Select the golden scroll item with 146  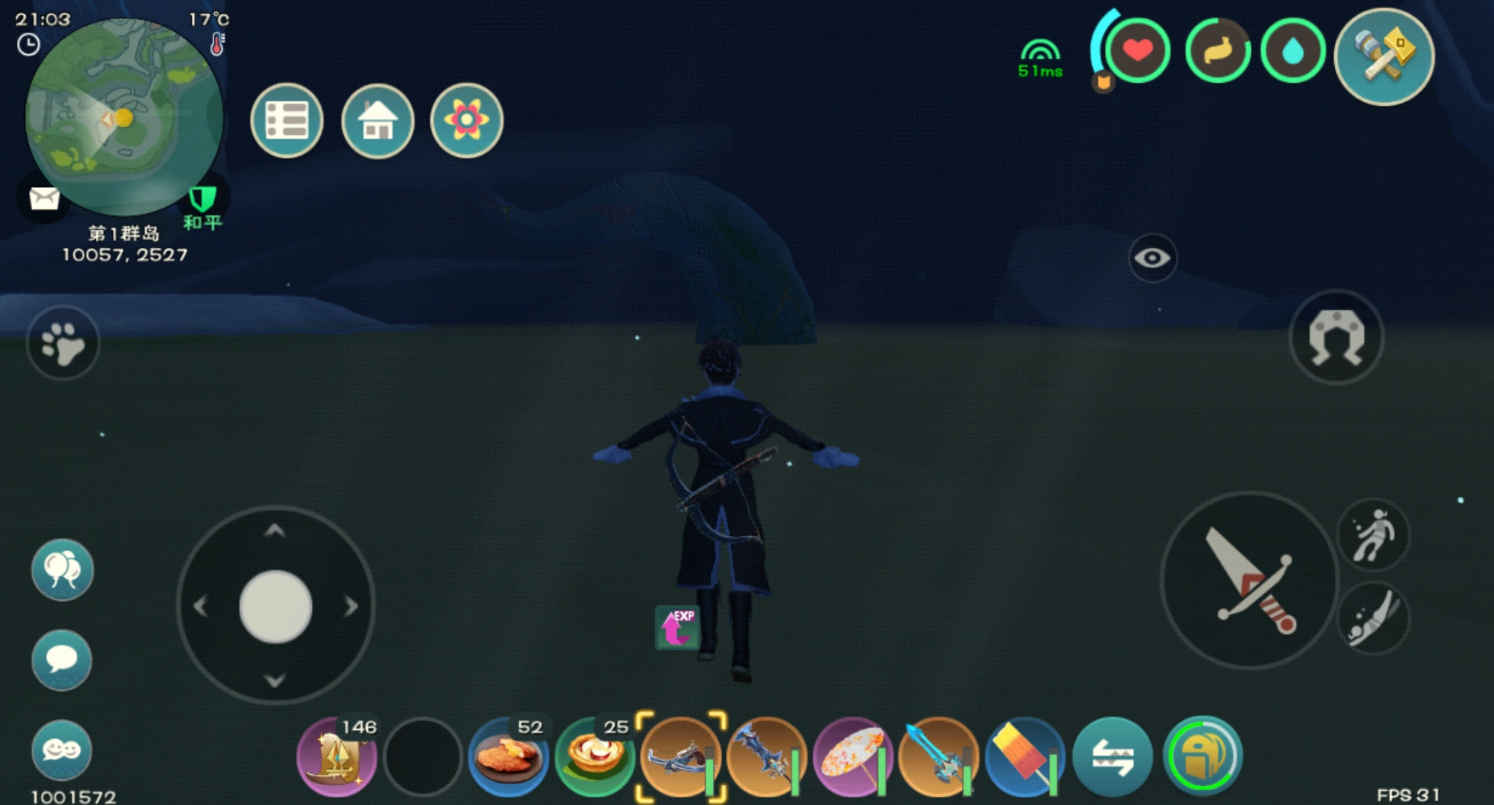click(x=337, y=757)
